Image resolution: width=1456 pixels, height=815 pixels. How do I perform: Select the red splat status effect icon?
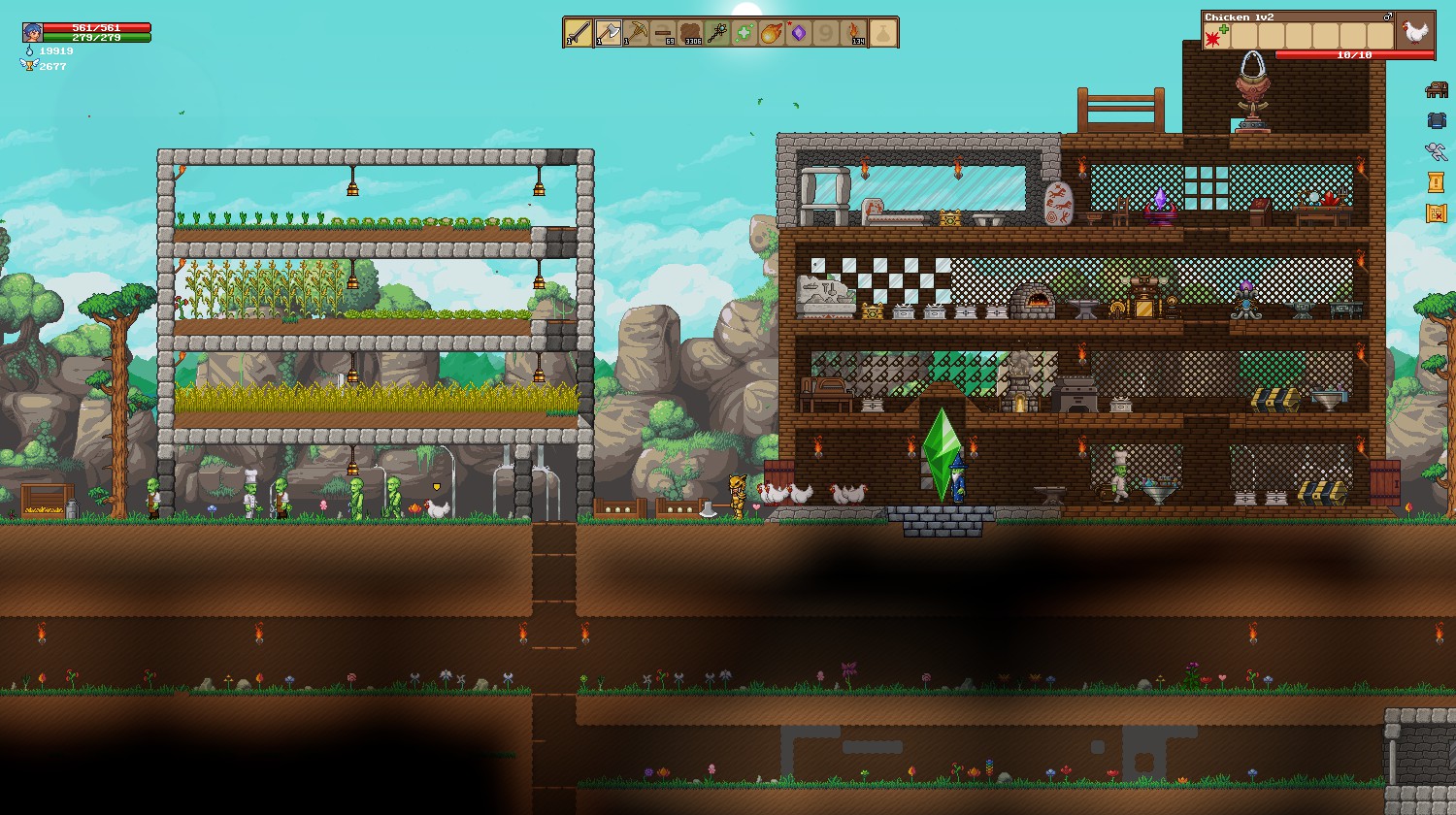point(1213,38)
